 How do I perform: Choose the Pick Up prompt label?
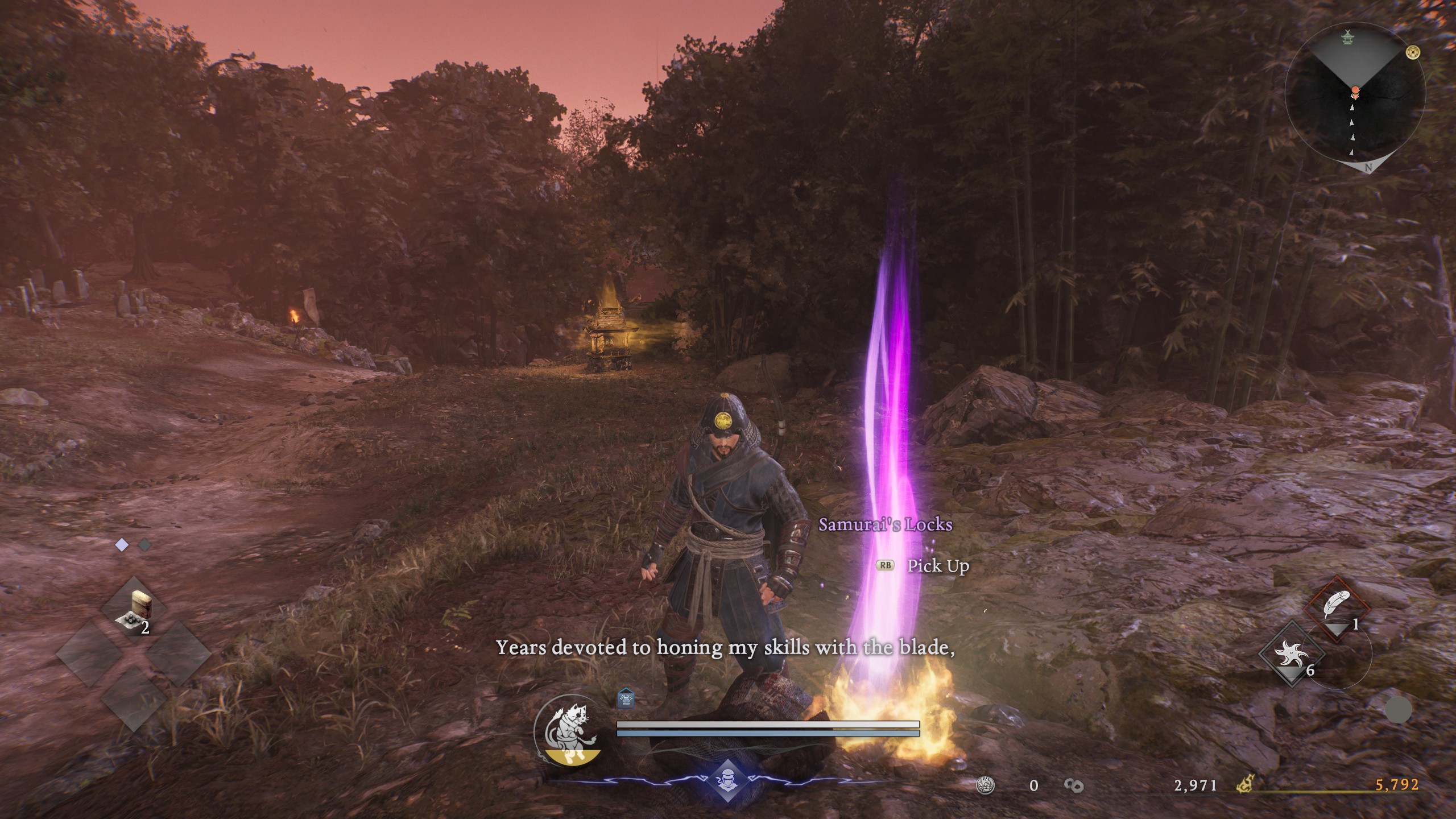tap(938, 566)
